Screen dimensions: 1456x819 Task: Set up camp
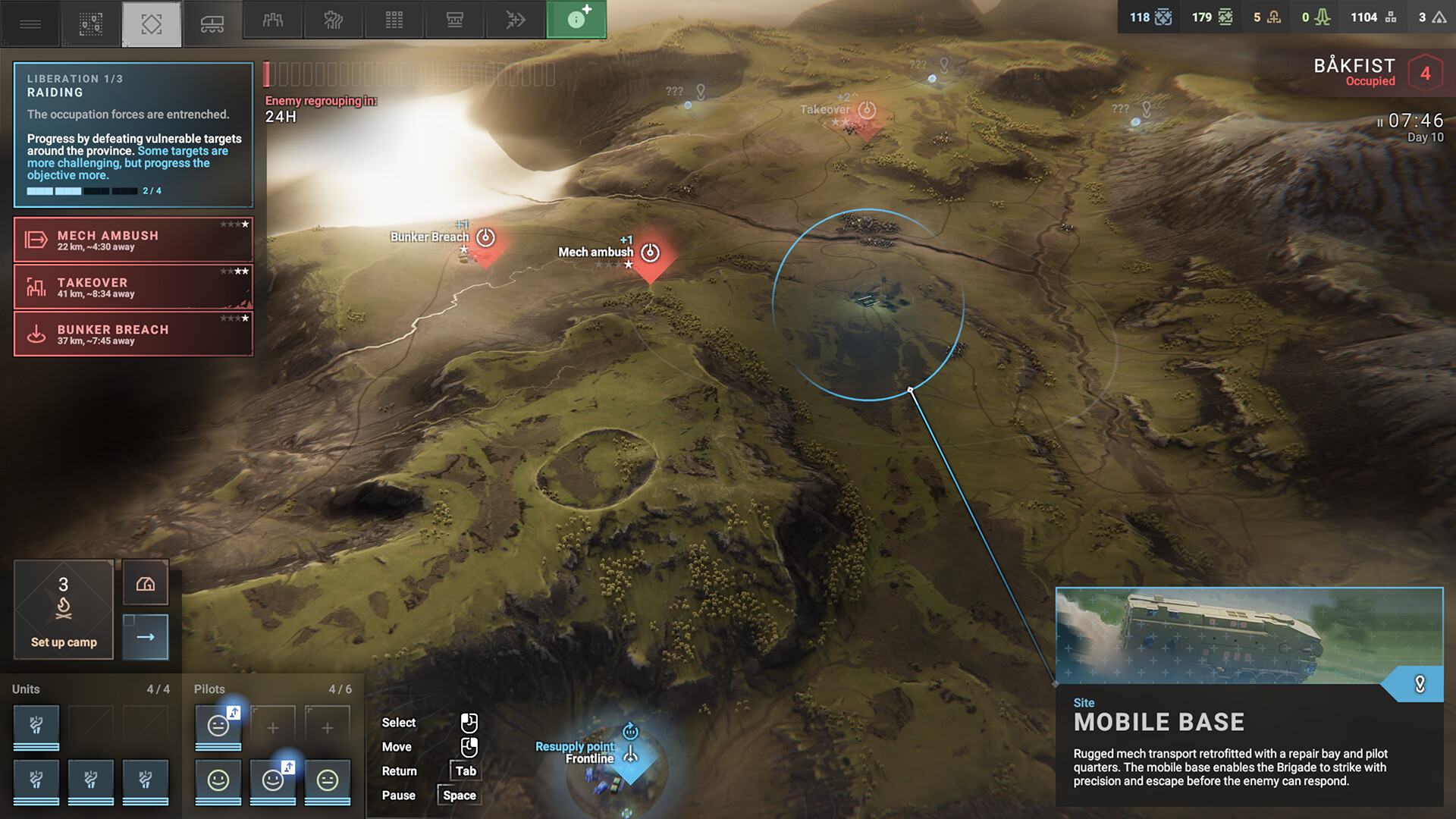tap(64, 610)
